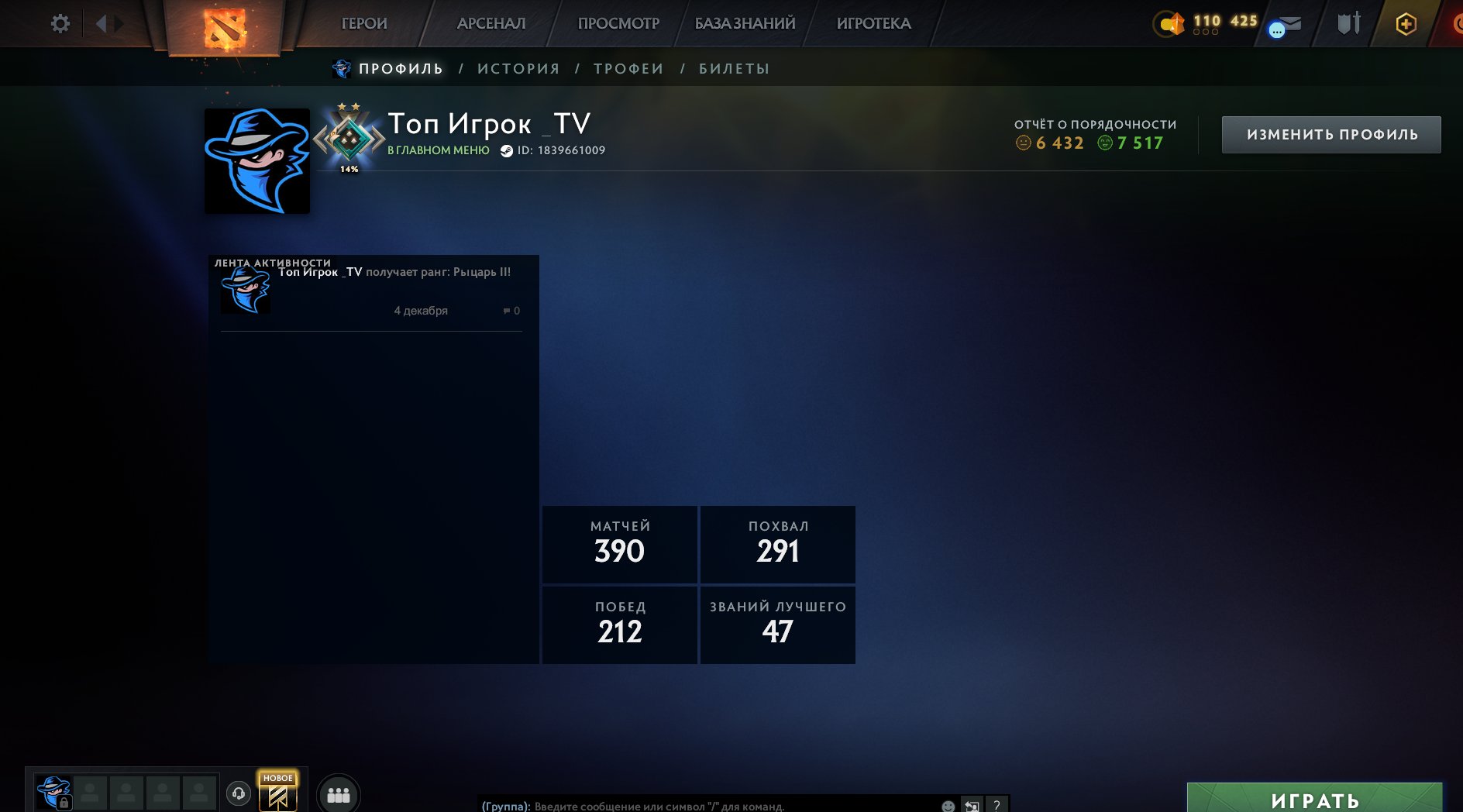Select the БИЛЕТЫ tab
1463x812 pixels.
tap(731, 68)
